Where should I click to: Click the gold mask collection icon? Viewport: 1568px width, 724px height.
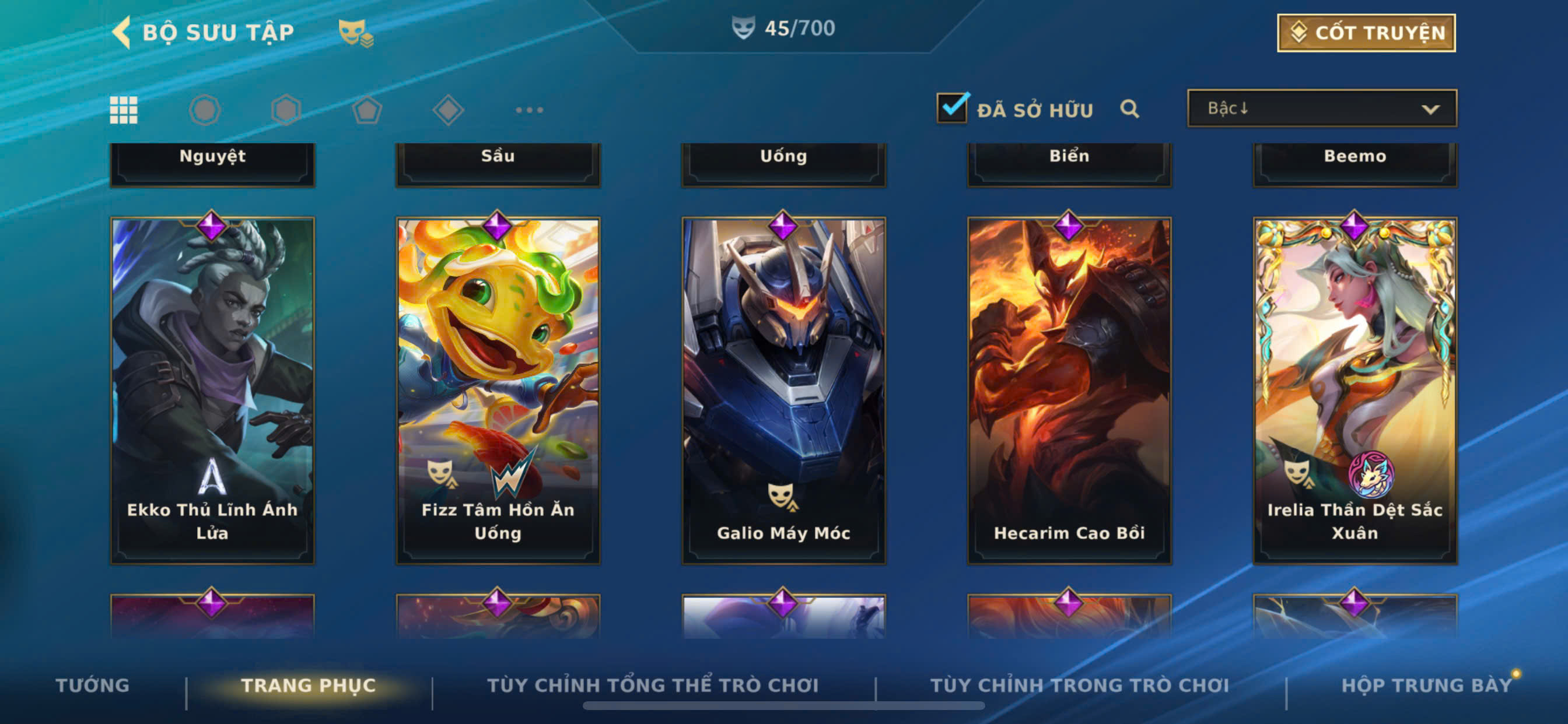(x=356, y=33)
